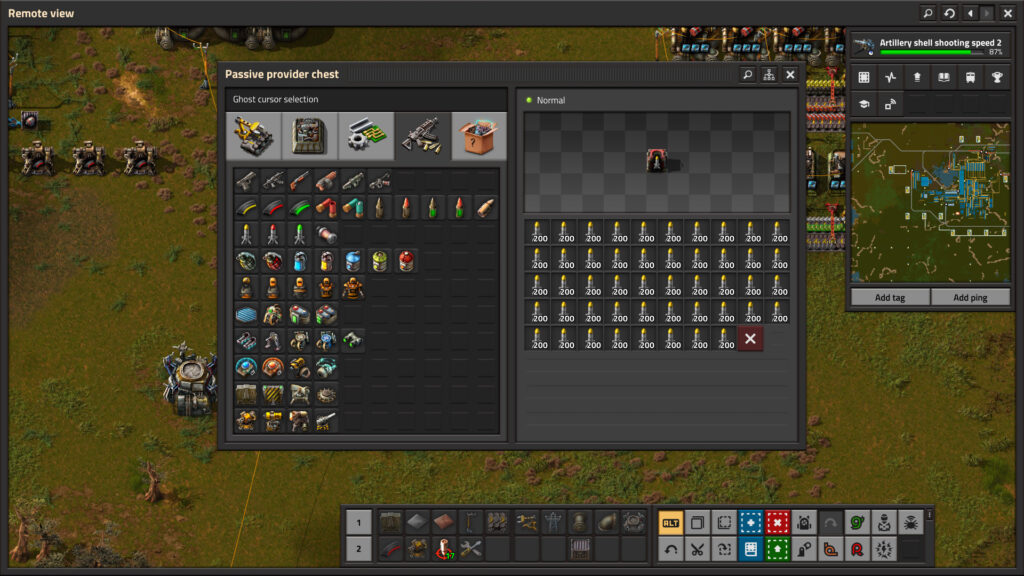Add a tag to the map
1024x576 pixels.
click(x=890, y=297)
